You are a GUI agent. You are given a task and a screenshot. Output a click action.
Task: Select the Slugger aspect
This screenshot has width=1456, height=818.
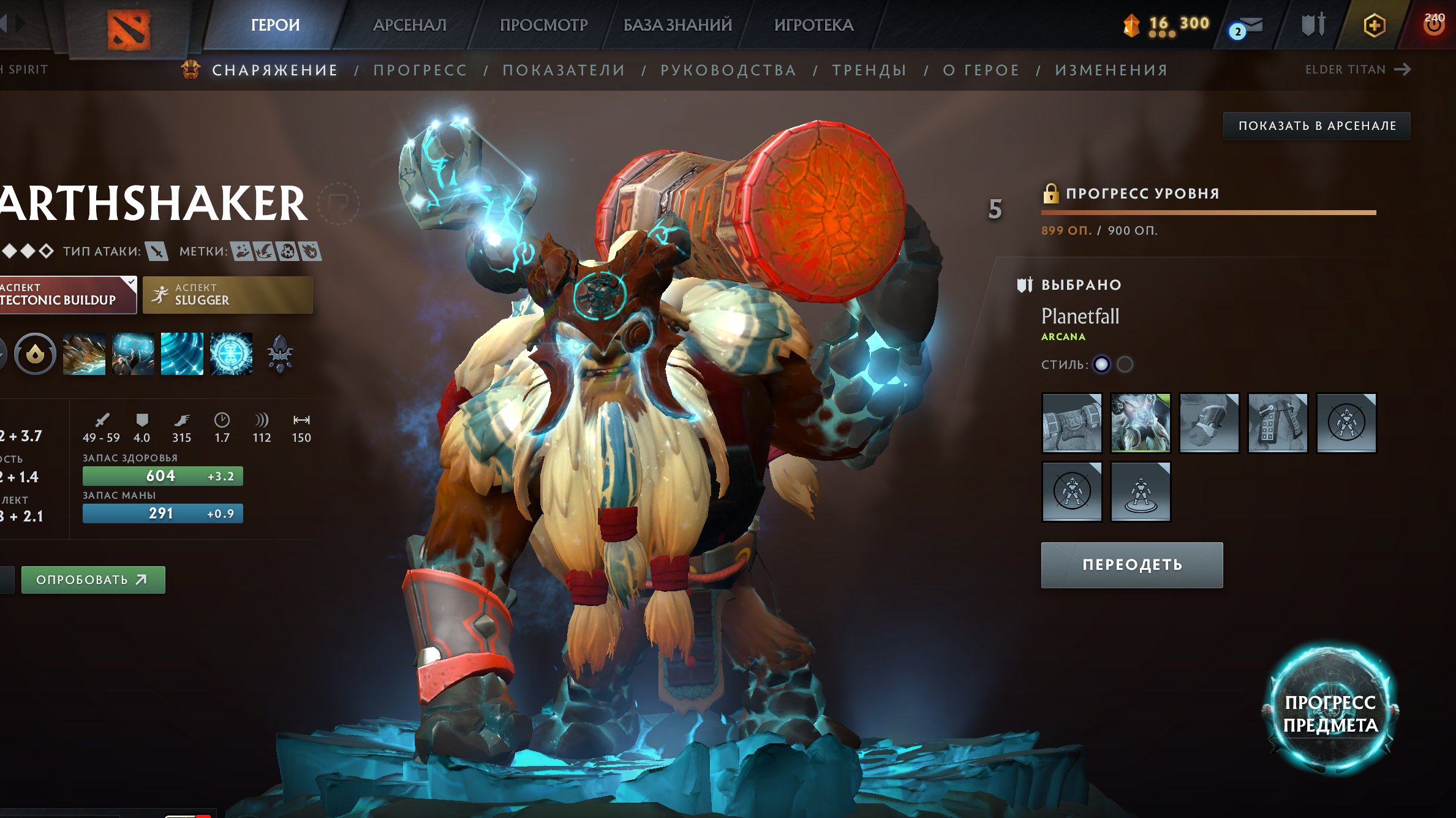click(227, 295)
